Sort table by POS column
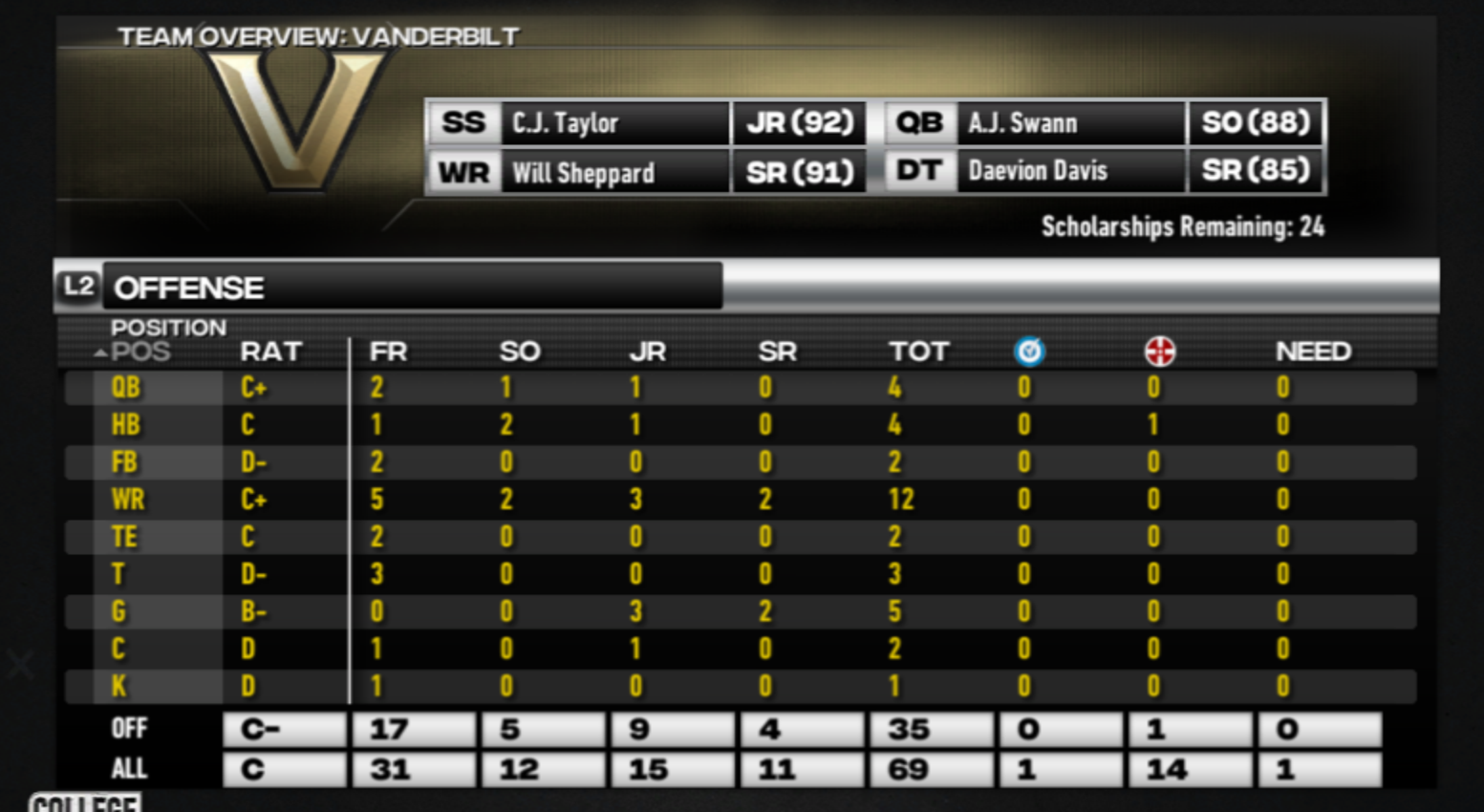1484x812 pixels. pos(140,352)
